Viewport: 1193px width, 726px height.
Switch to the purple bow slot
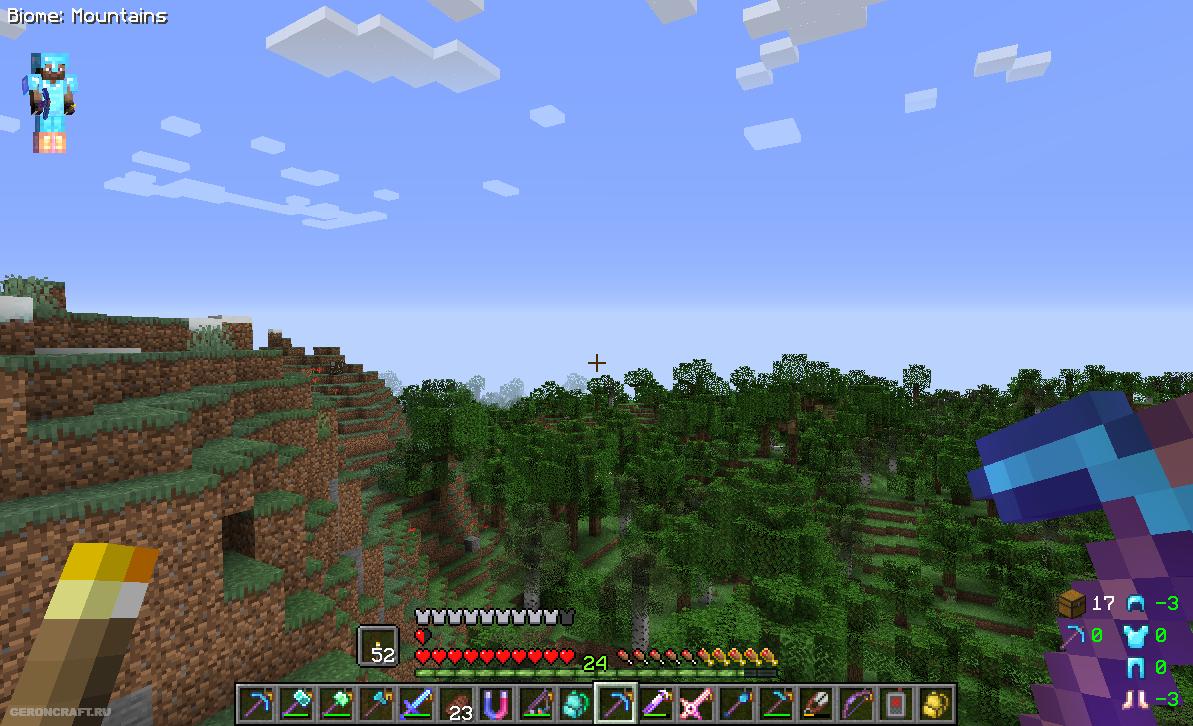click(854, 704)
